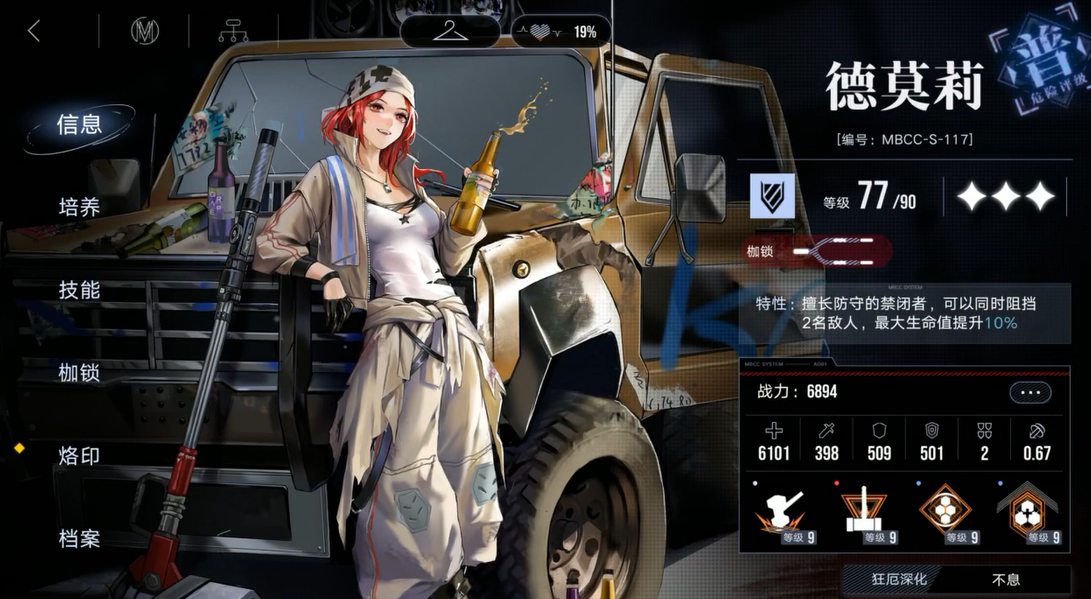Open the clothes hanger outfit button

(450, 30)
